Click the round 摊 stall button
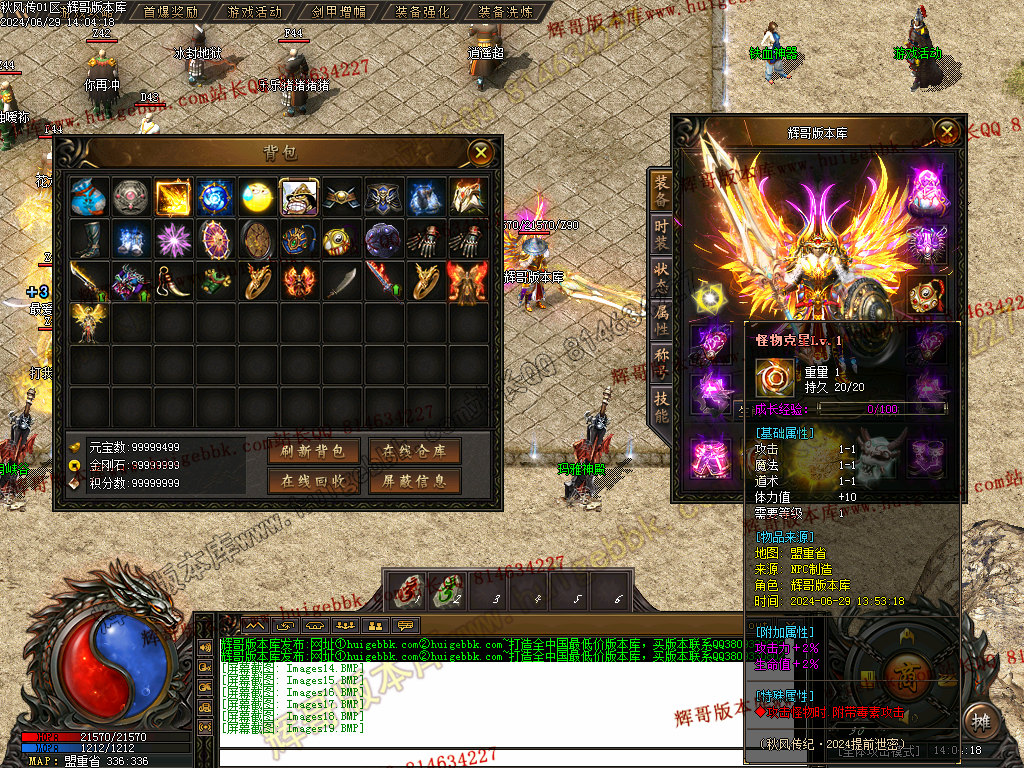Screen dimensions: 1024x768 980,721
